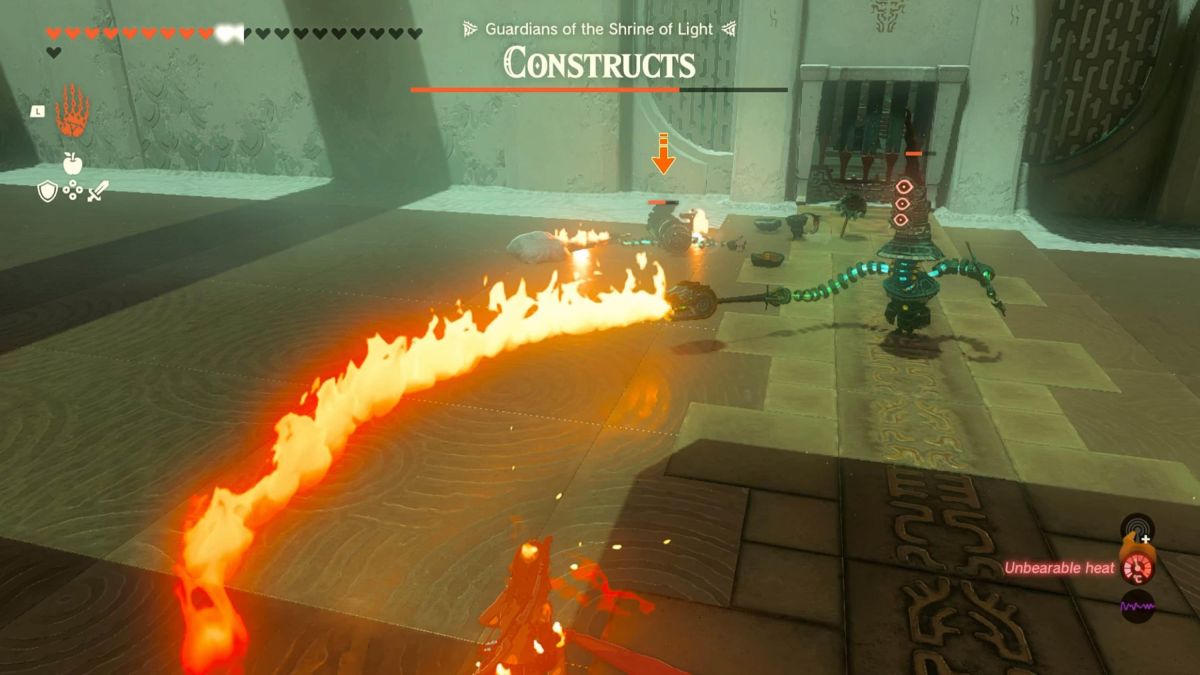Open the shield quick-select icon
The width and height of the screenshot is (1200, 675).
coord(48,191)
